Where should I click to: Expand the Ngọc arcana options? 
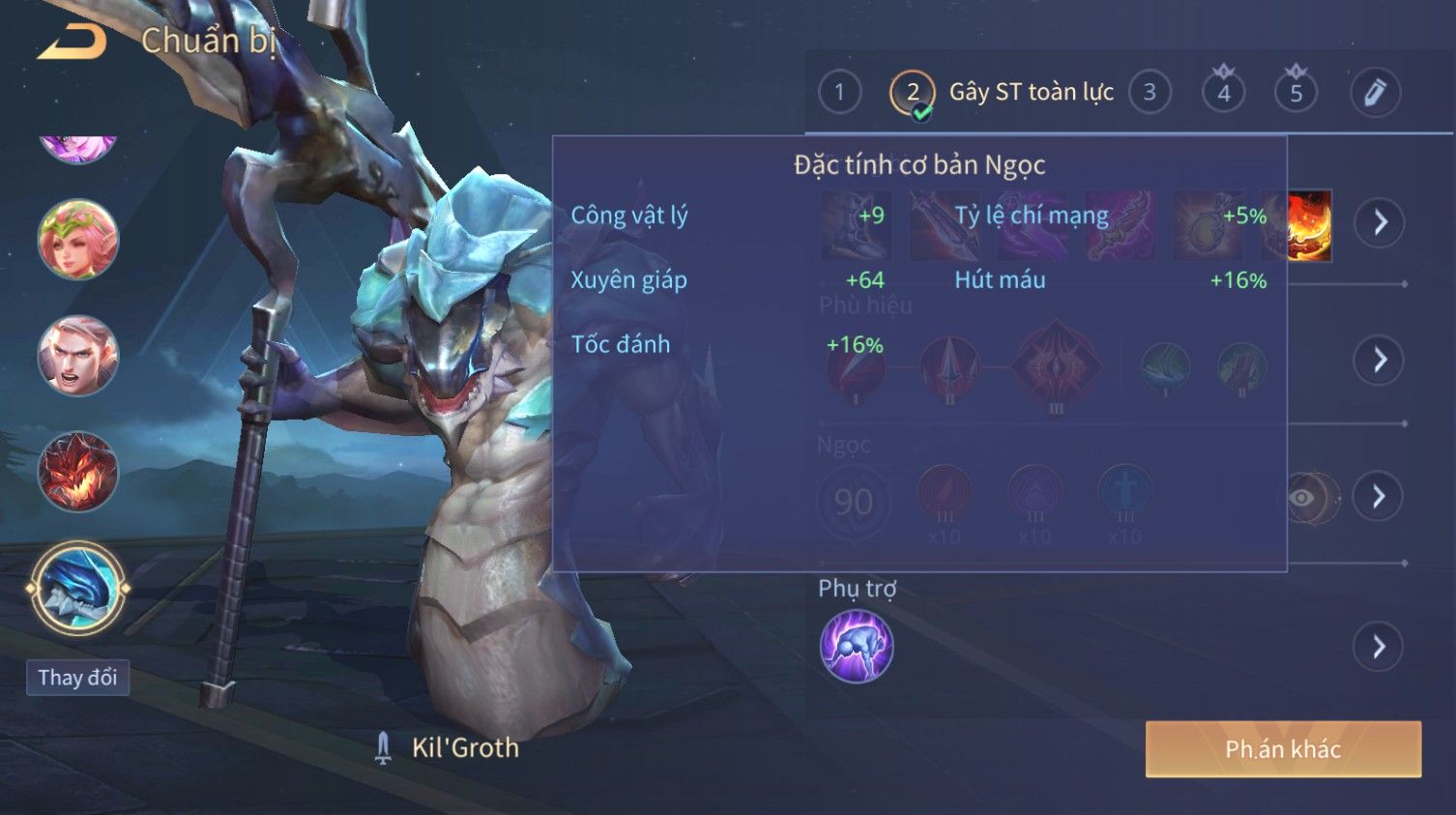pos(1380,497)
